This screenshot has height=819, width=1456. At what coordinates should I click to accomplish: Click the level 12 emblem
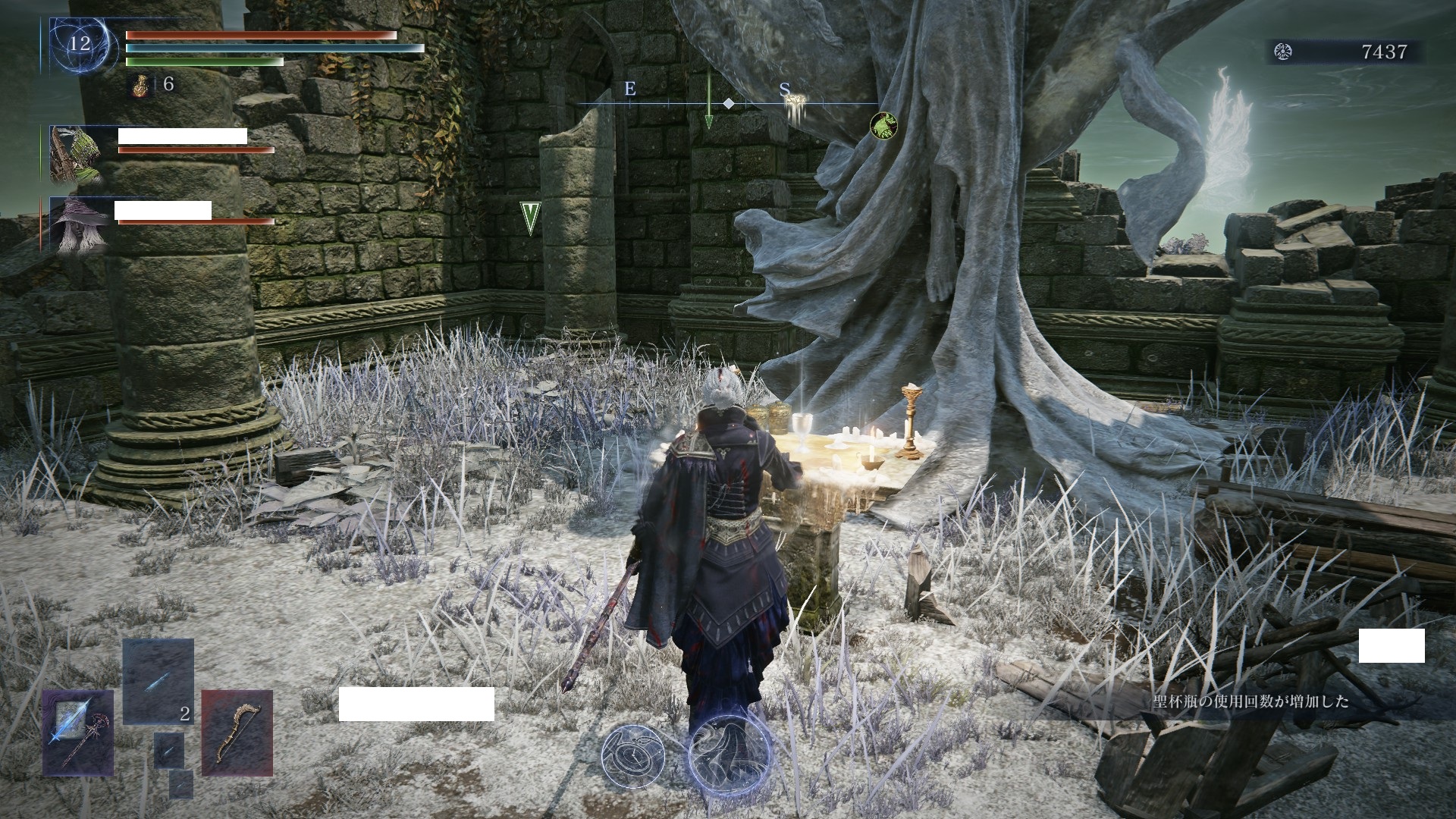(80, 44)
